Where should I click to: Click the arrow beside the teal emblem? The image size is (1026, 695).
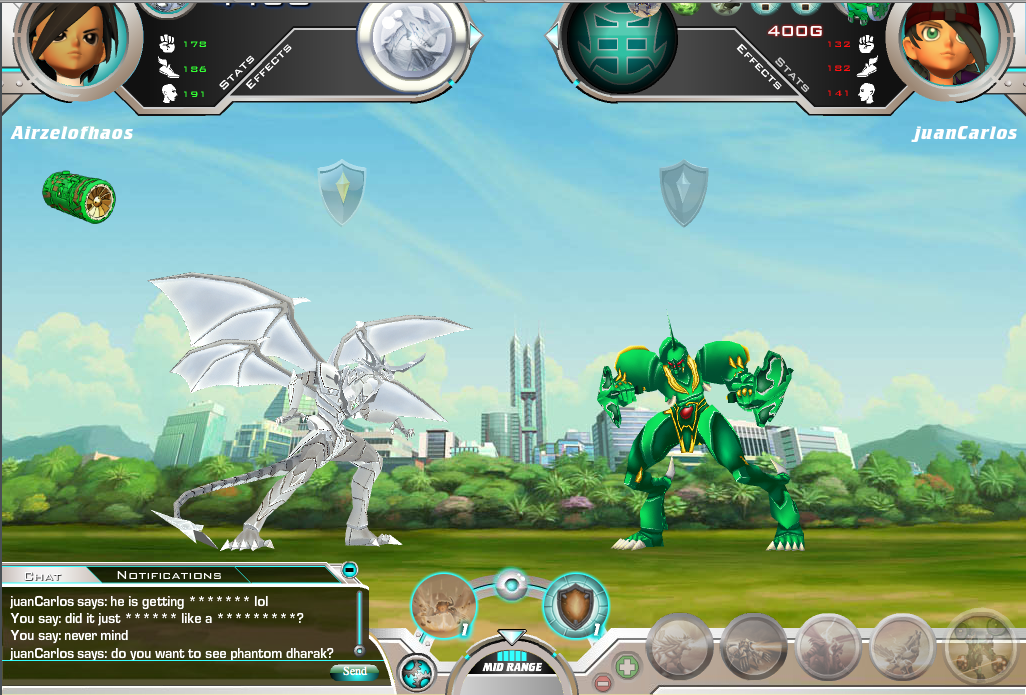coord(551,36)
